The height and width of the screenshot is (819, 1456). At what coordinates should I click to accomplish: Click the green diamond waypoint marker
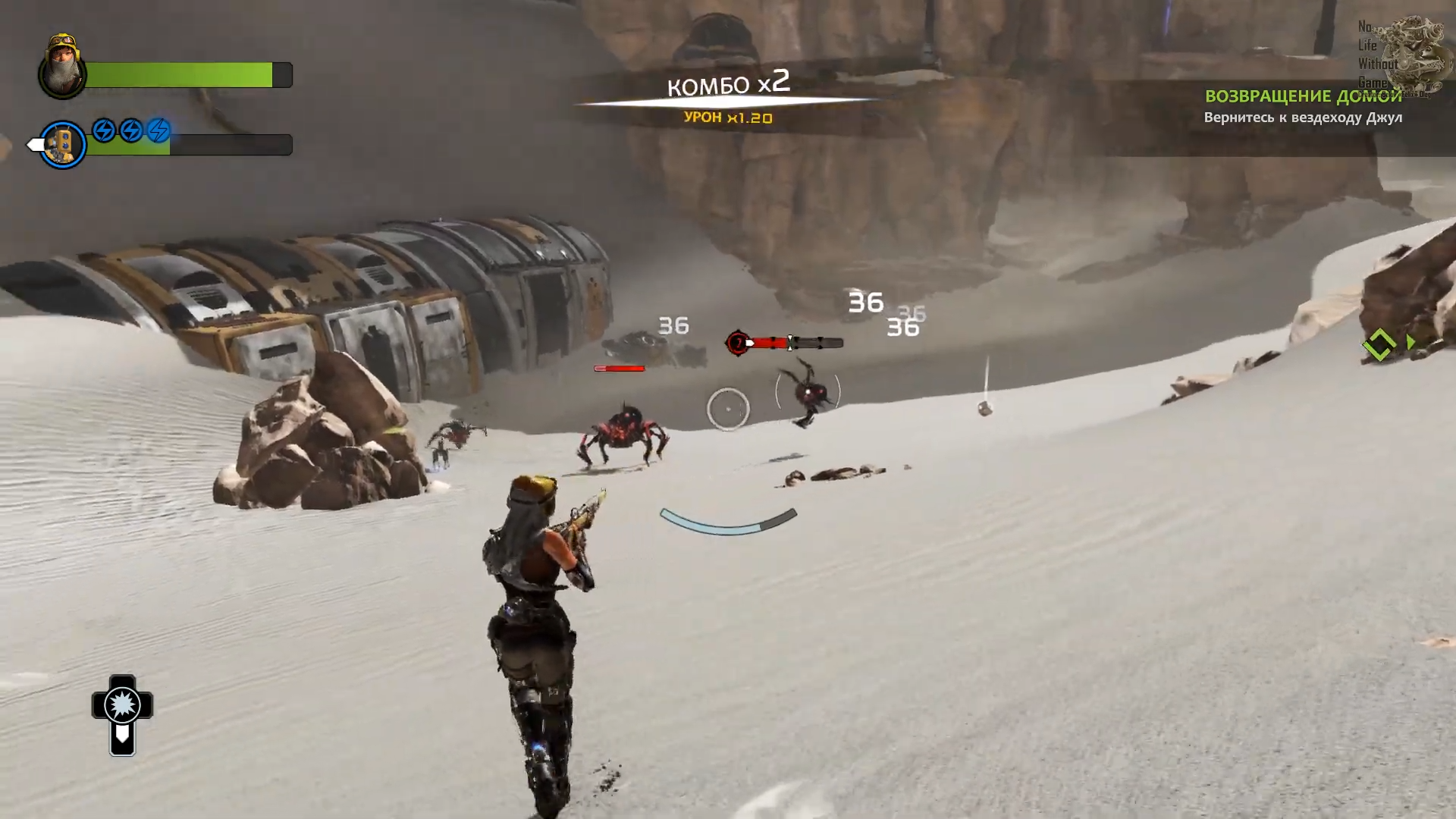point(1379,344)
